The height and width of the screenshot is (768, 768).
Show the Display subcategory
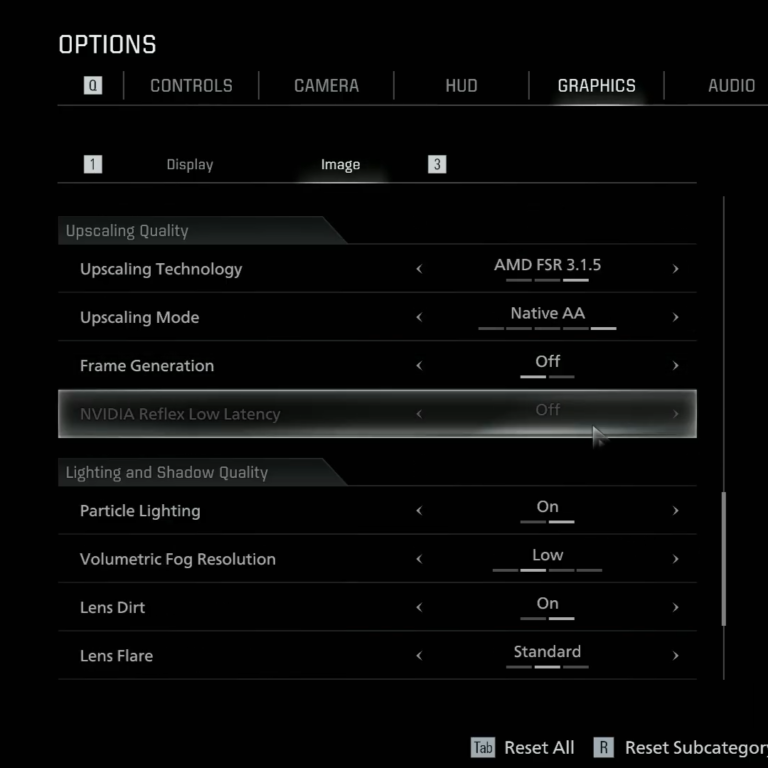point(190,165)
